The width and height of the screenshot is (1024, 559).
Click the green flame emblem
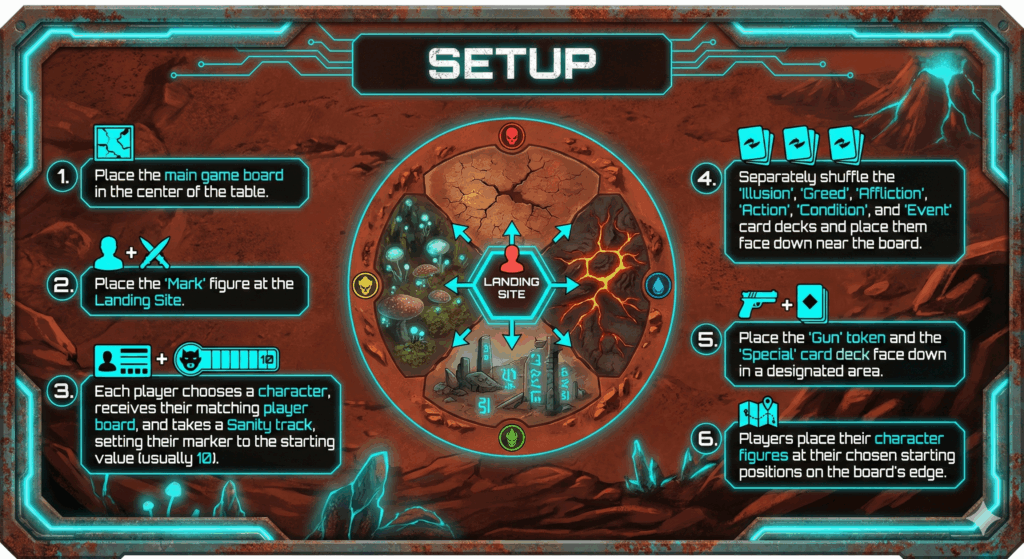click(x=511, y=435)
